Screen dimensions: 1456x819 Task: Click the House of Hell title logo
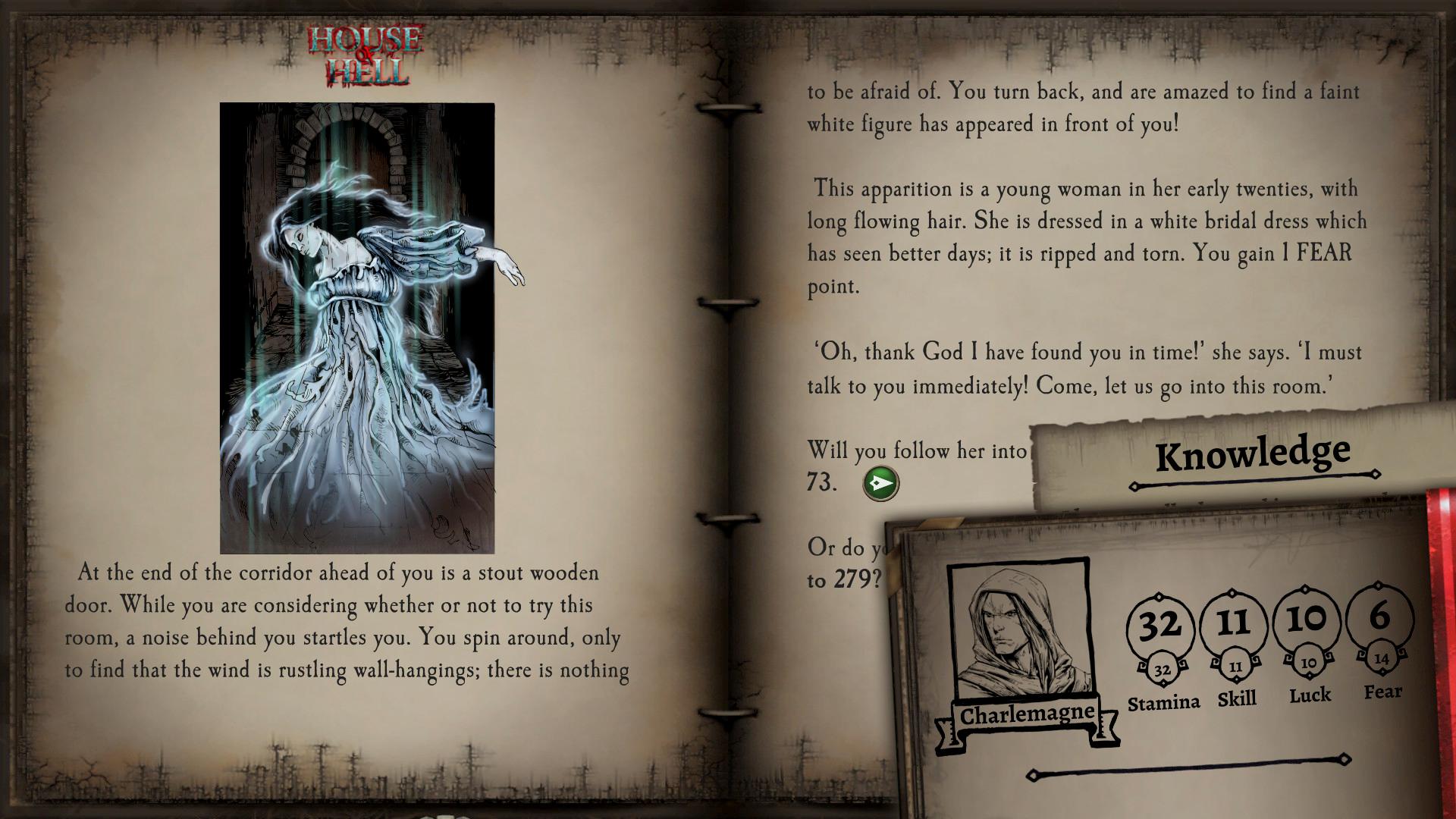(x=364, y=53)
